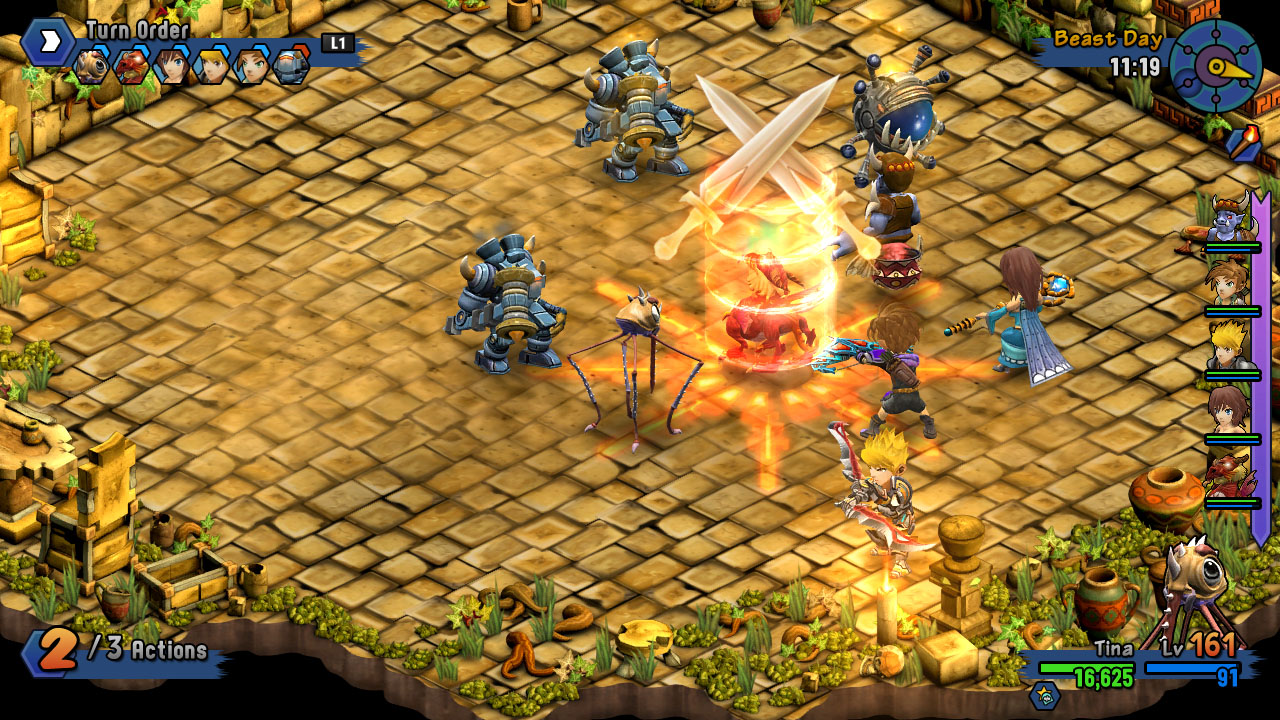Image resolution: width=1280 pixels, height=720 pixels.
Task: Pick the blond hero portrait in Turn Order
Action: [211, 66]
